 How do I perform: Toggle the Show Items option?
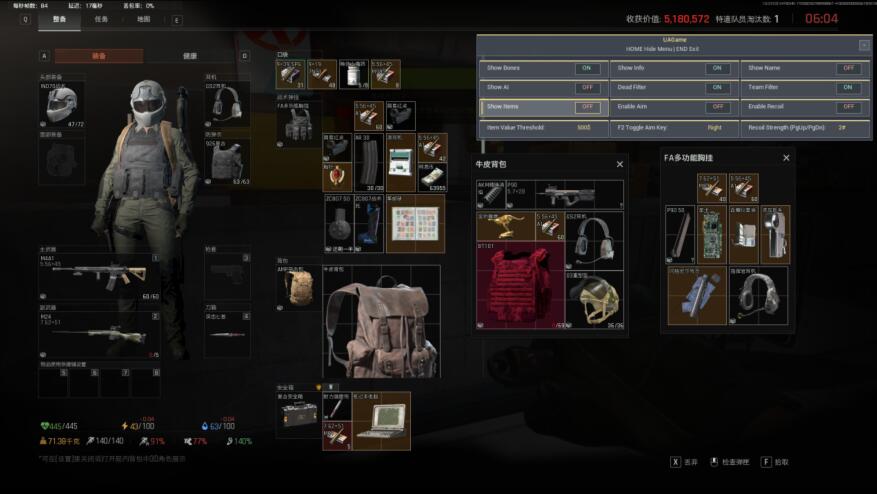587,107
